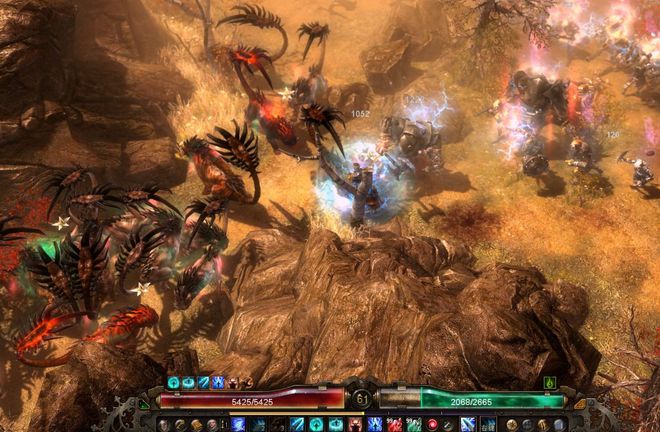This screenshot has width=660, height=432.
Task: Click the green flame icon above the energy bar
Action: (x=549, y=383)
